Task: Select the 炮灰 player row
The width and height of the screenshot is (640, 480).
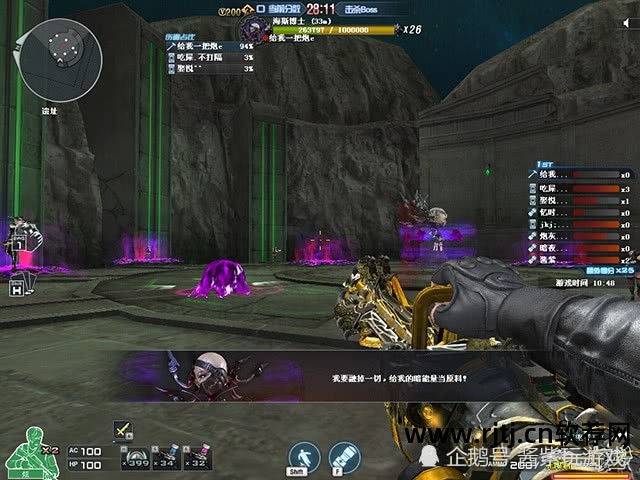Action: 579,237
